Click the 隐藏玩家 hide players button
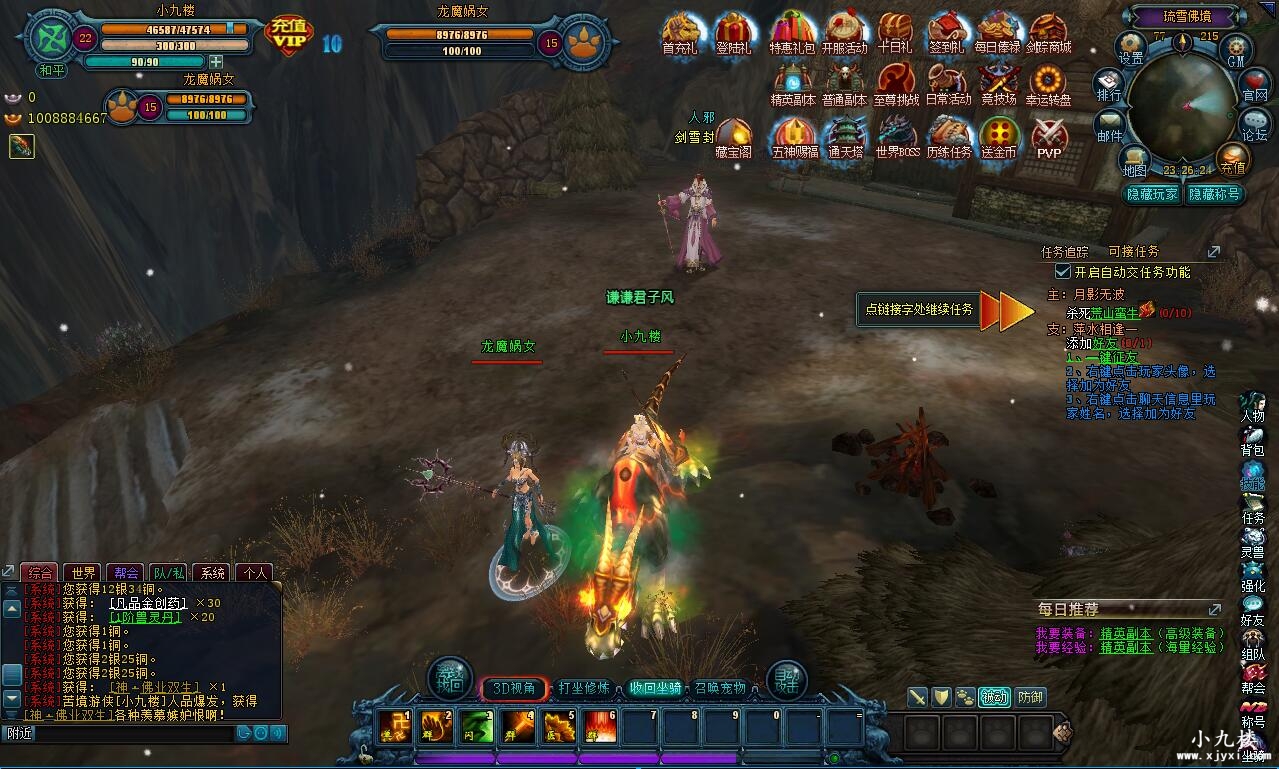This screenshot has height=769, width=1279. click(1152, 194)
